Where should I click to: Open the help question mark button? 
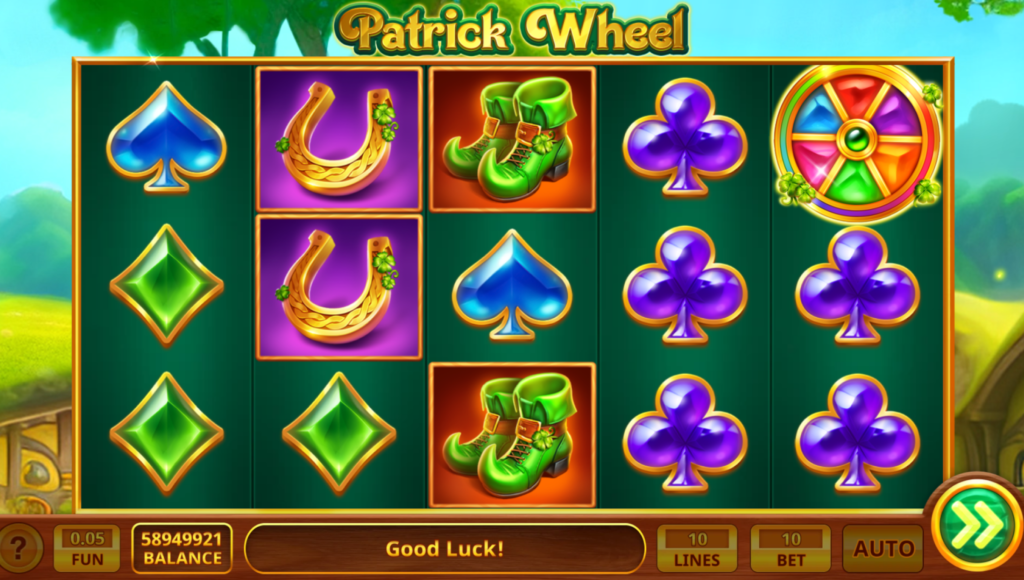(x=20, y=548)
